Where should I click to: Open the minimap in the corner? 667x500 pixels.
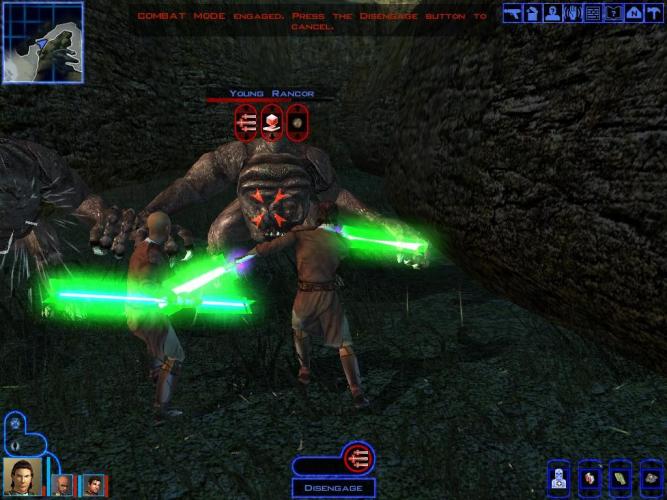pos(42,42)
